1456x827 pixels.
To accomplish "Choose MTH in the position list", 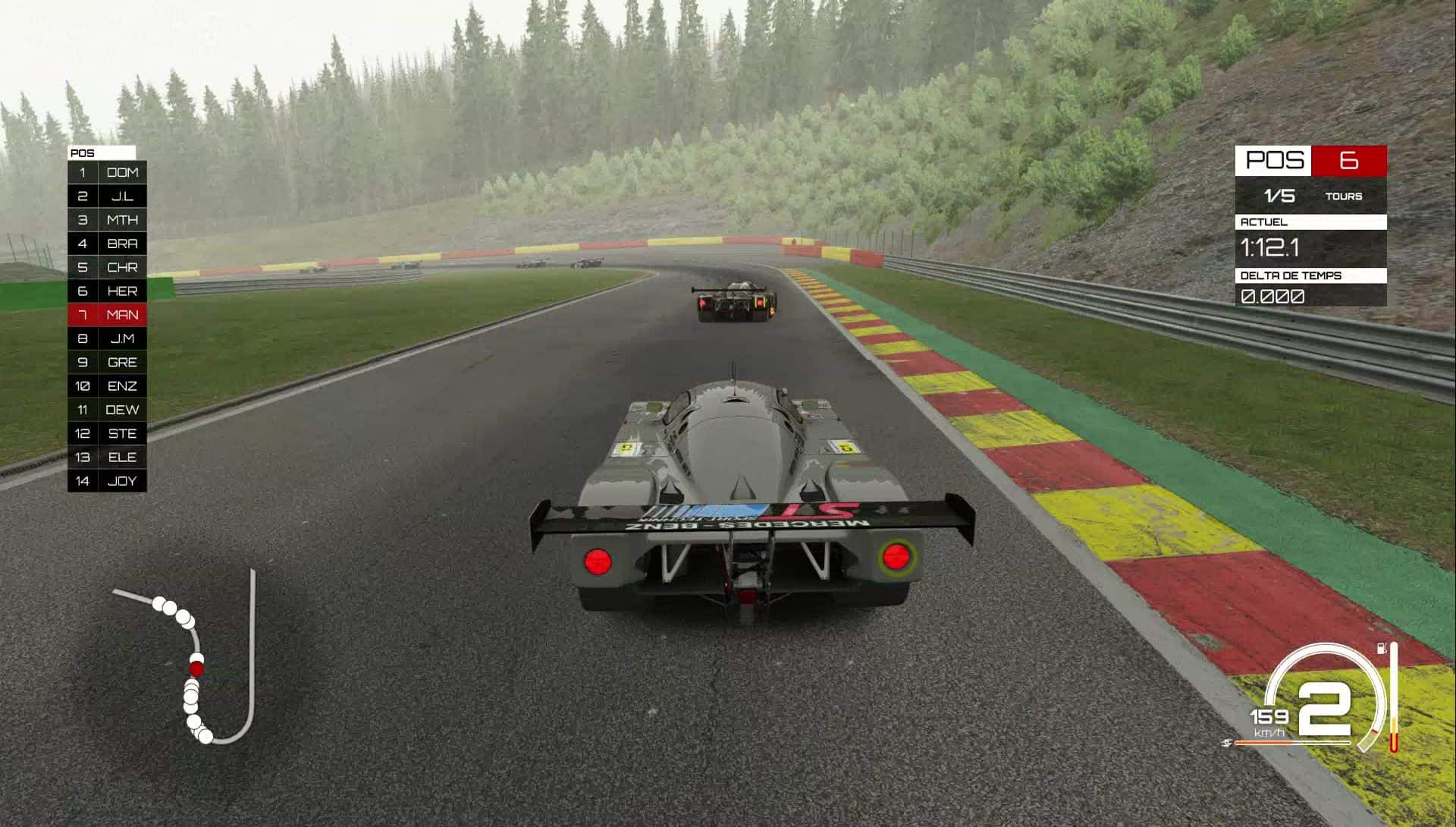I will pyautogui.click(x=108, y=220).
